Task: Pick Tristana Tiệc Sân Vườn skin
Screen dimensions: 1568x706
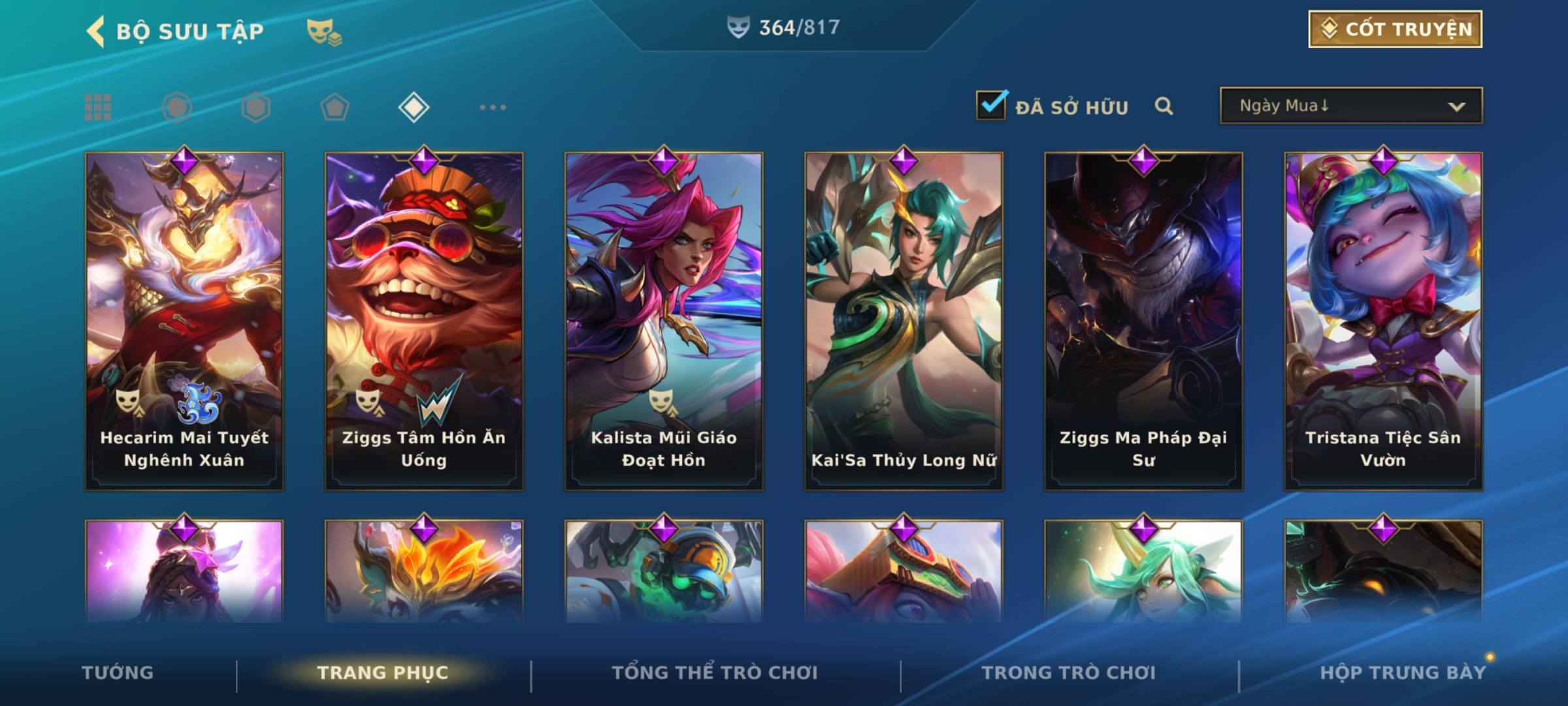Action: pyautogui.click(x=1383, y=320)
